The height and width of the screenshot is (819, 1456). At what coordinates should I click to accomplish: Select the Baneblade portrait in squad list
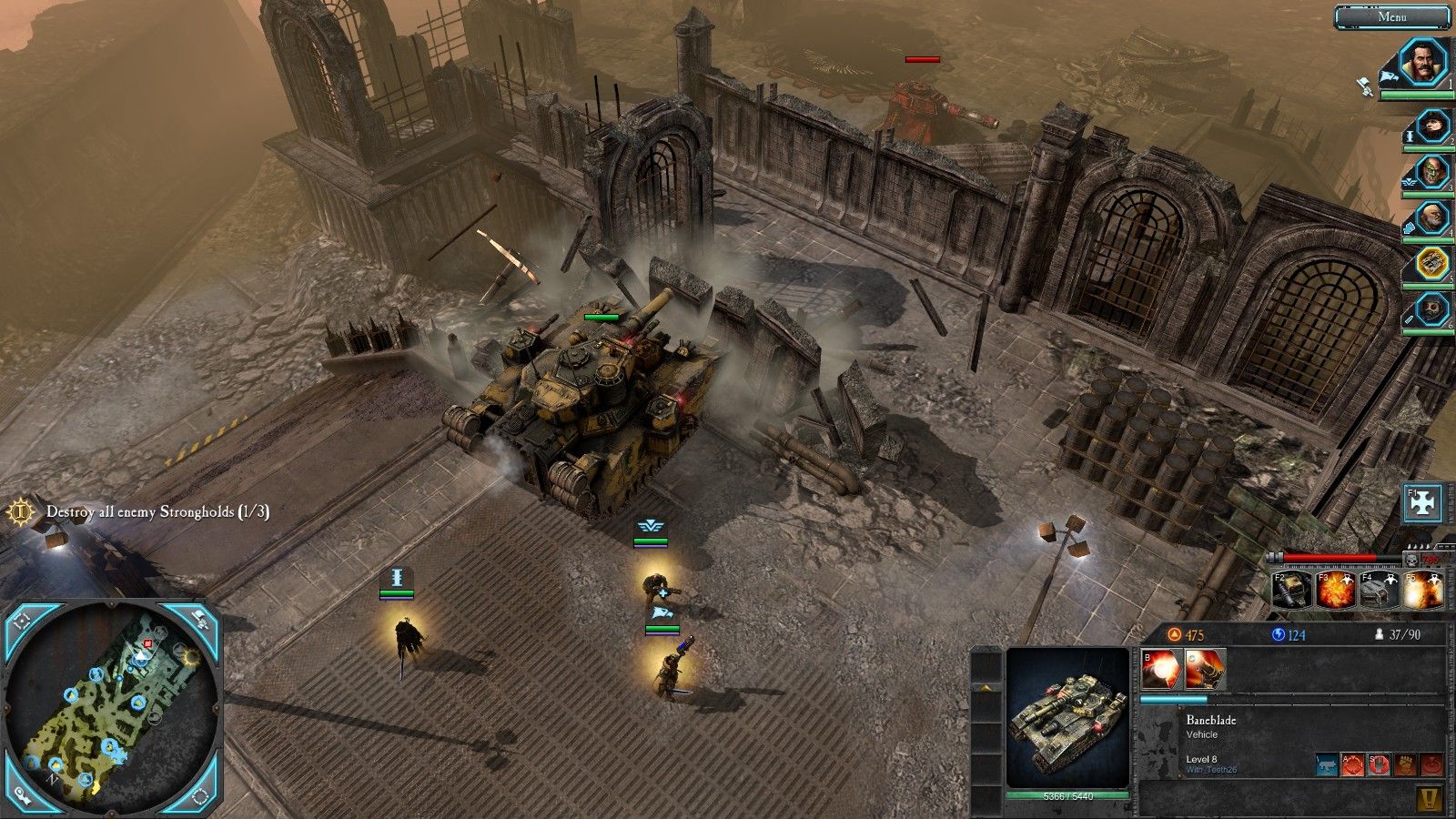coord(1431,266)
